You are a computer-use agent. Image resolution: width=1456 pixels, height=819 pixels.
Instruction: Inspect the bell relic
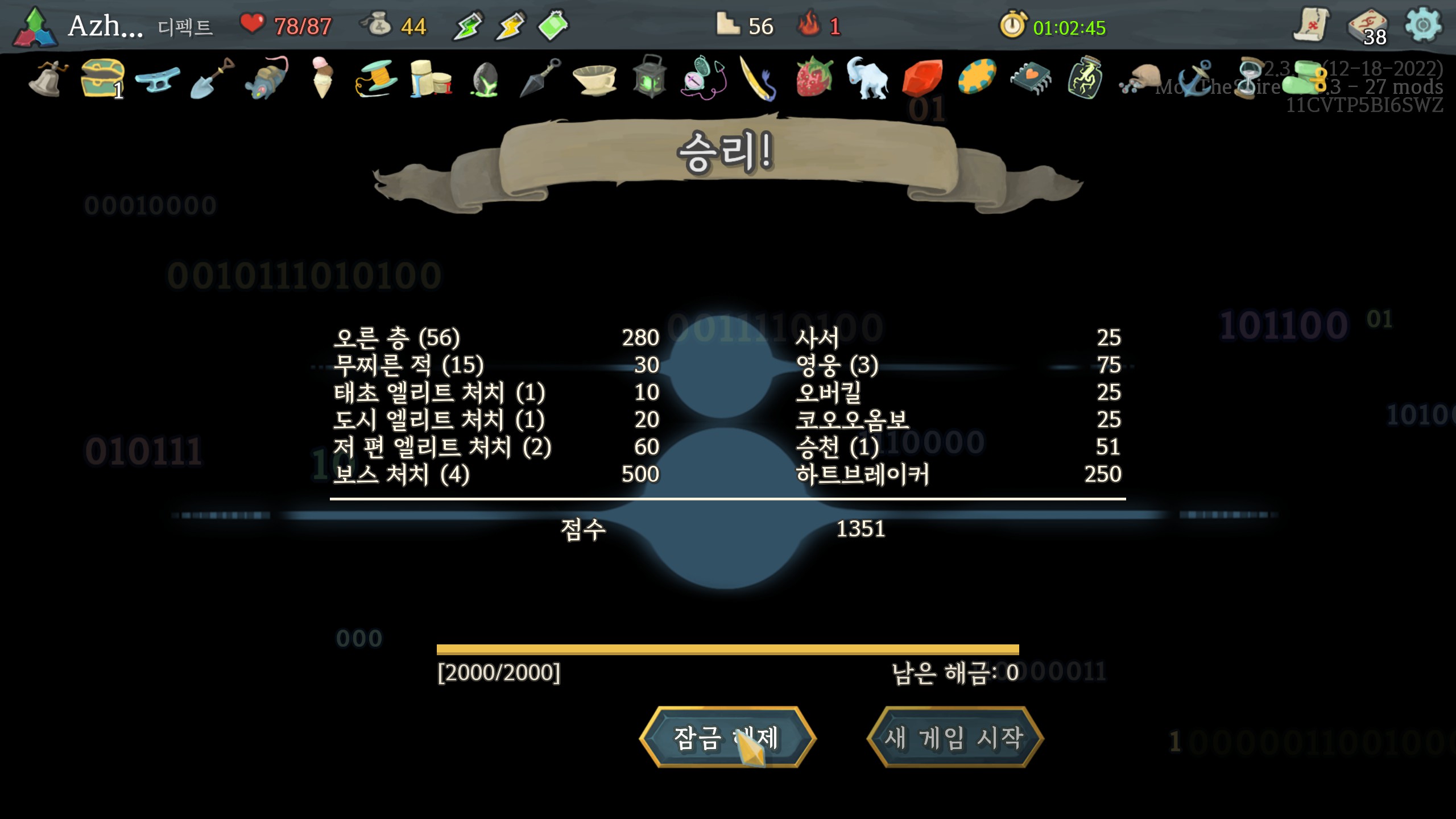pos(47,78)
